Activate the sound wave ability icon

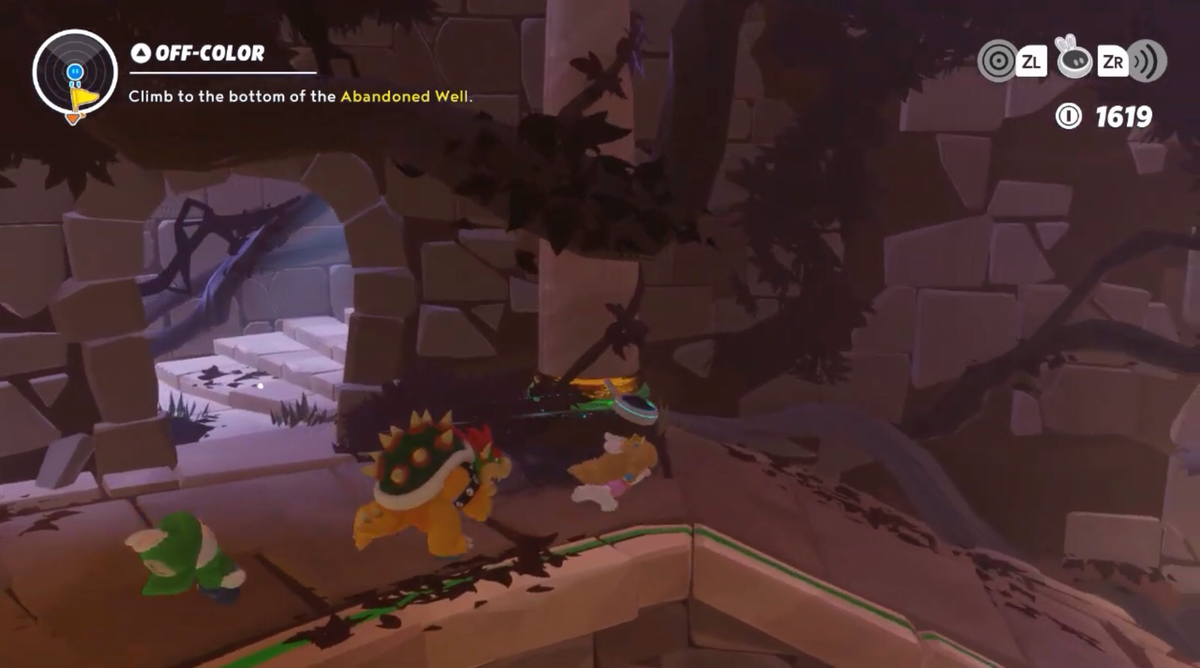(x=1148, y=60)
